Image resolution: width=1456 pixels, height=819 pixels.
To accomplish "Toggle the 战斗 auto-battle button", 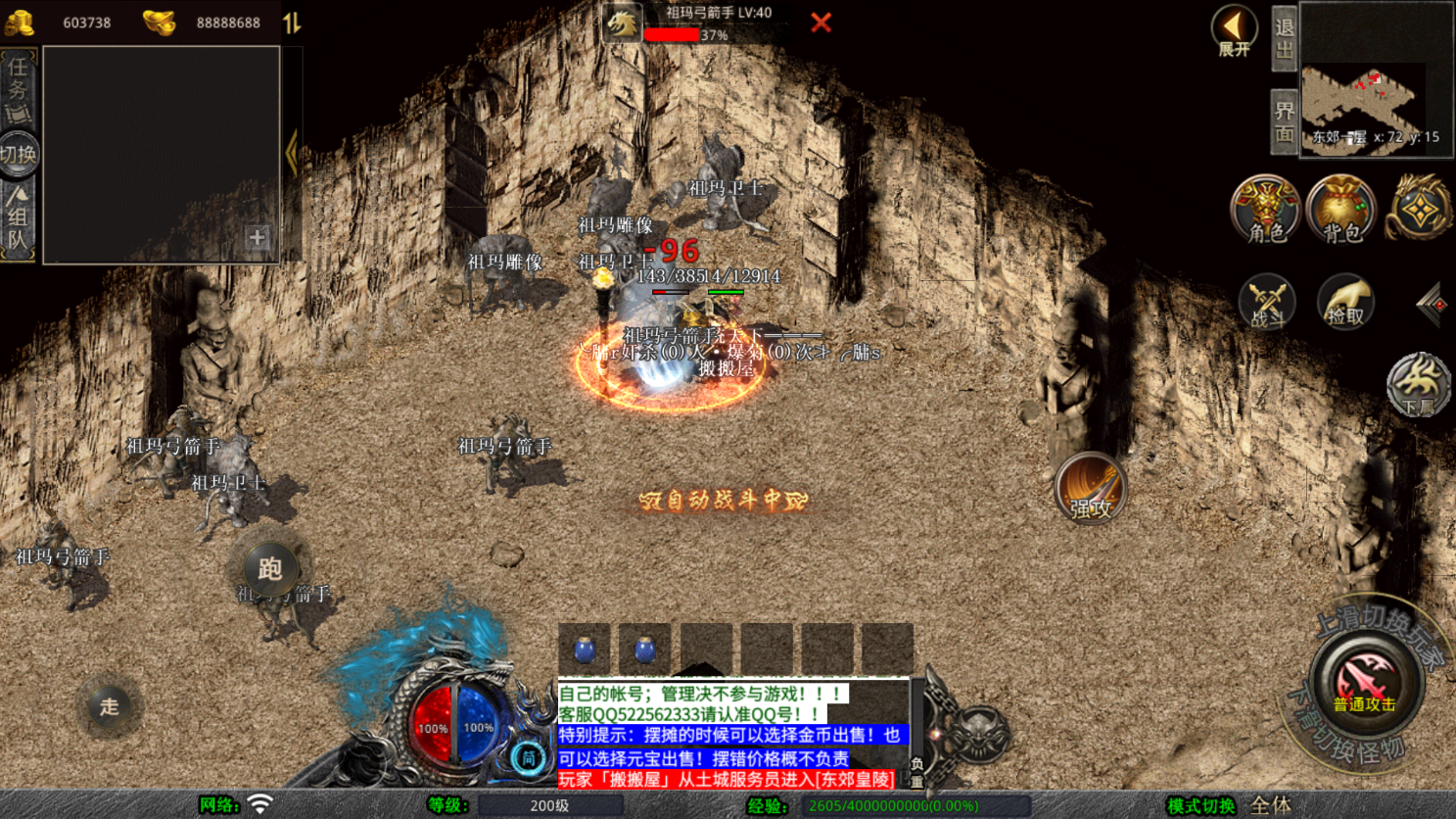I will [x=1266, y=302].
